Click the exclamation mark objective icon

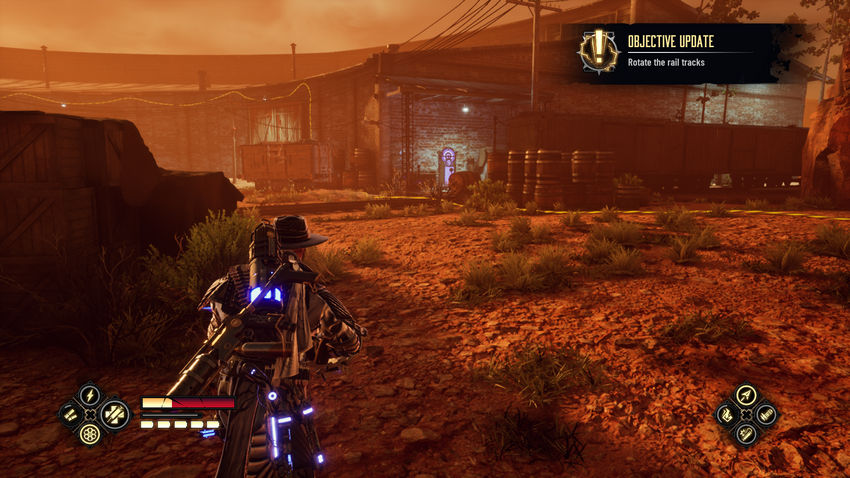[x=598, y=51]
